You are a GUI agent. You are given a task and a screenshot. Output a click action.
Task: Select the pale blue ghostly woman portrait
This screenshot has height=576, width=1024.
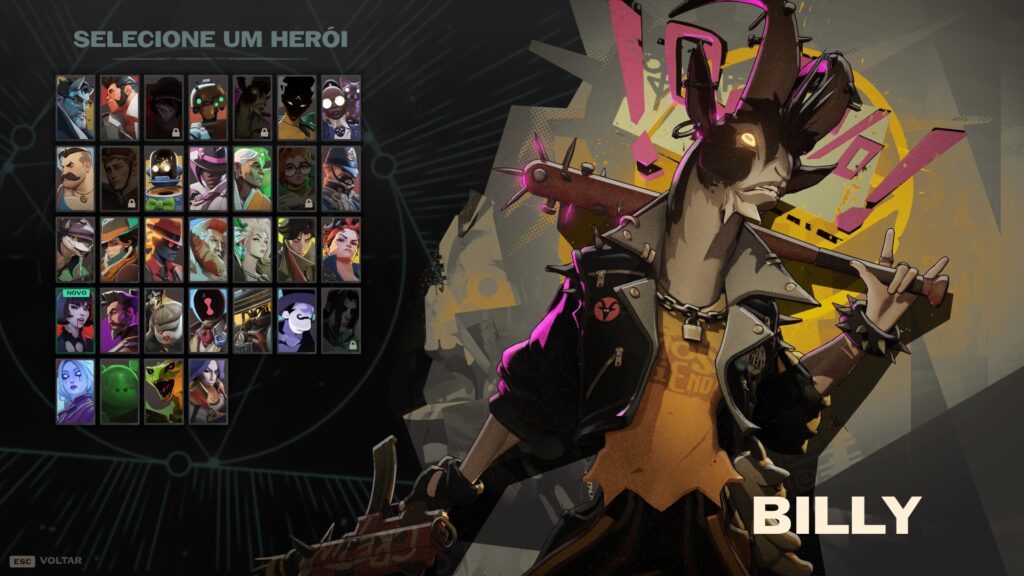[75, 391]
